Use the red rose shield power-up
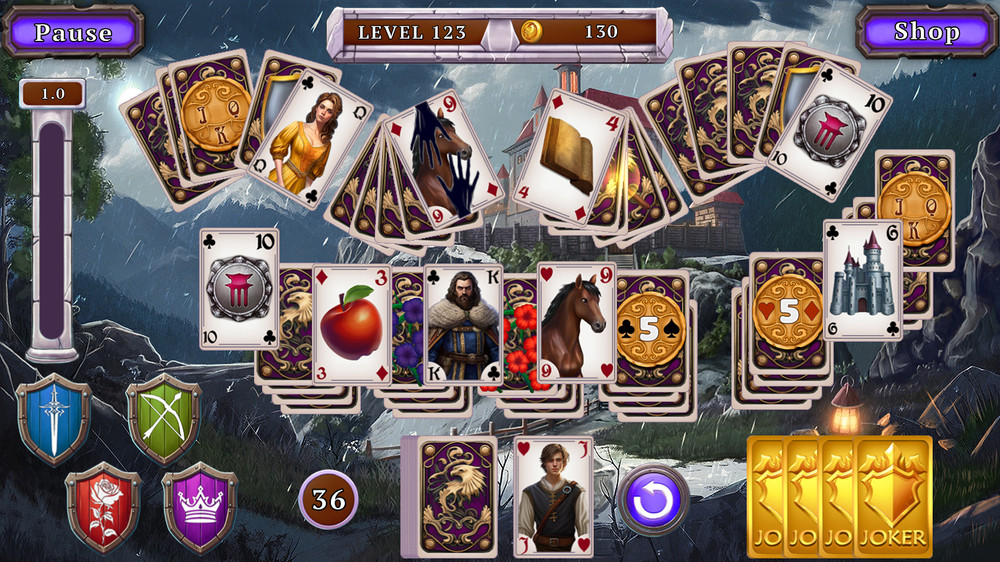1000x562 pixels. 103,506
